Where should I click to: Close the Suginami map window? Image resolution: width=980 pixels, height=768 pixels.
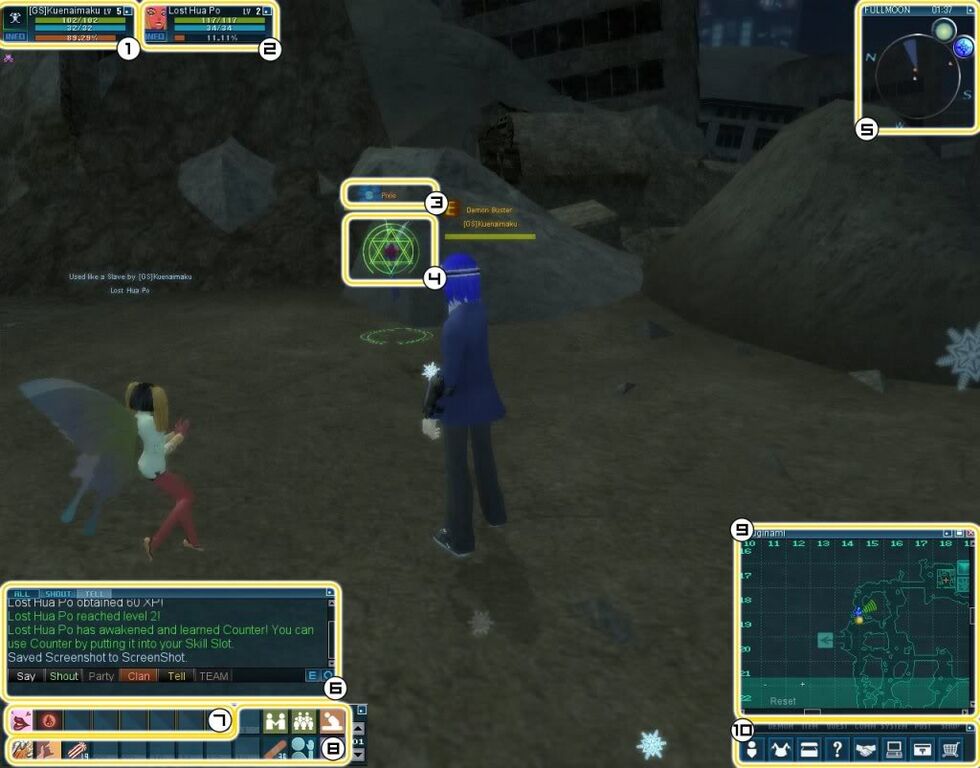pos(970,534)
